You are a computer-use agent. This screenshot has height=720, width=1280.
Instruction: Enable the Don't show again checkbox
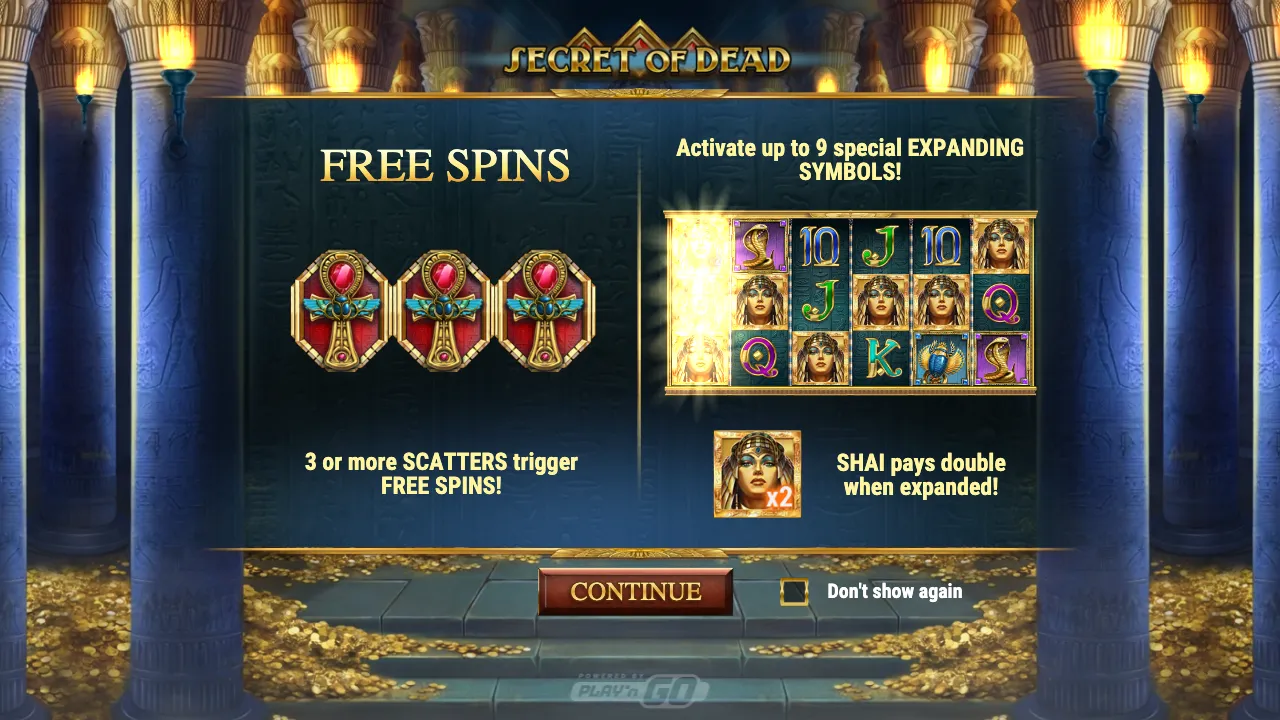tap(795, 591)
